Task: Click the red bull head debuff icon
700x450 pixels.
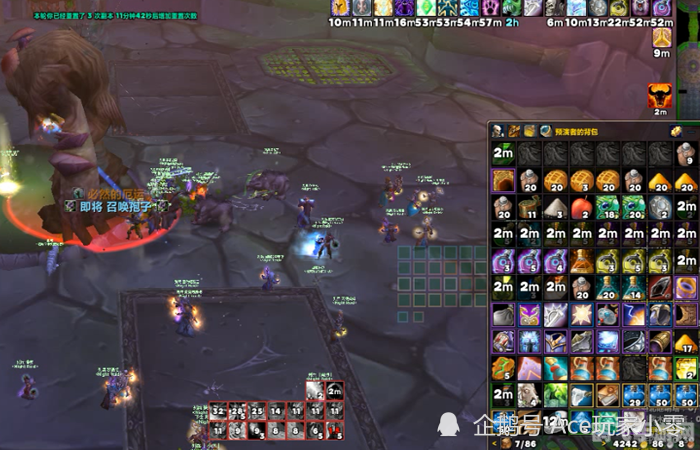Action: (x=660, y=95)
